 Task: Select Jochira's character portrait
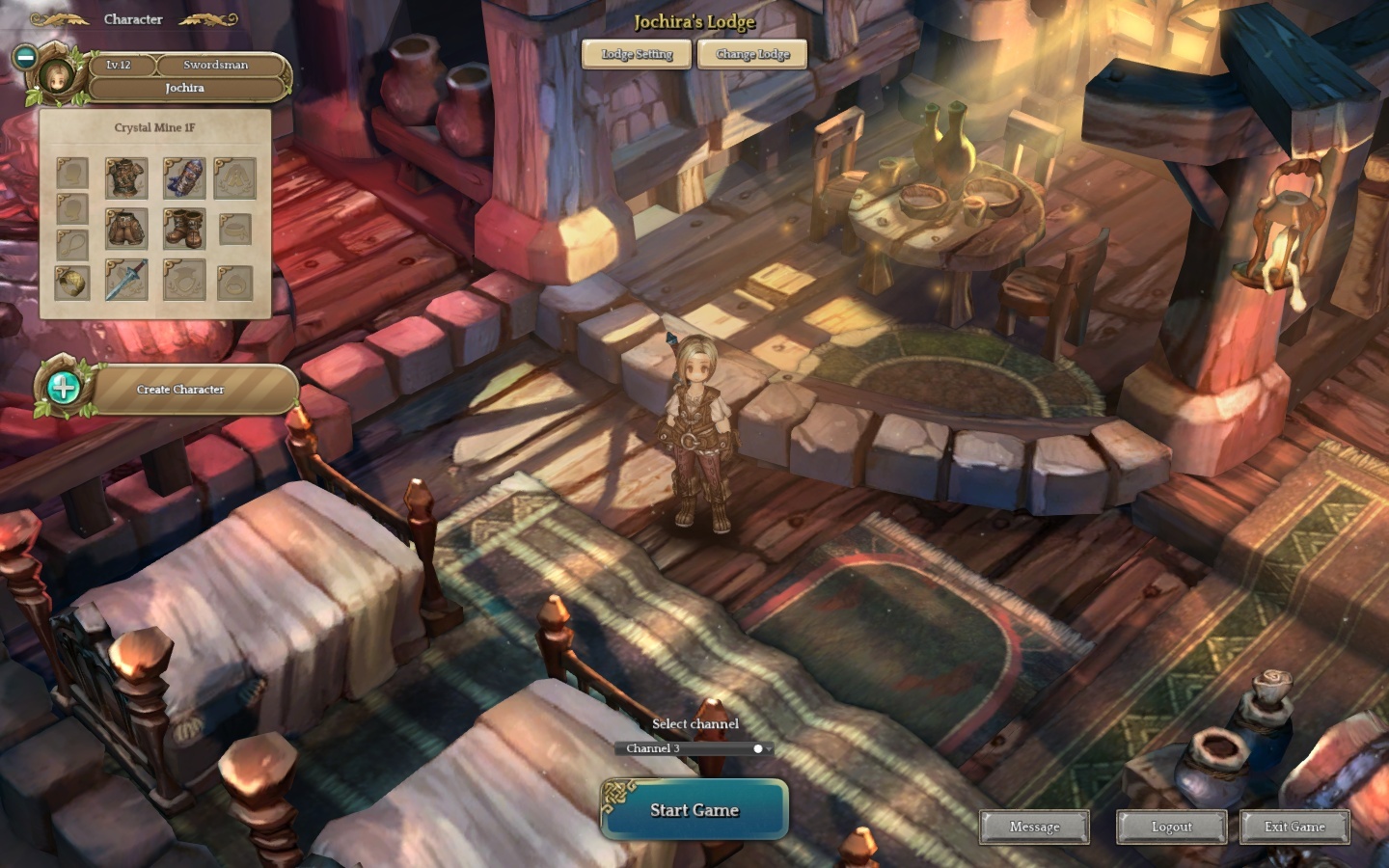pos(57,77)
